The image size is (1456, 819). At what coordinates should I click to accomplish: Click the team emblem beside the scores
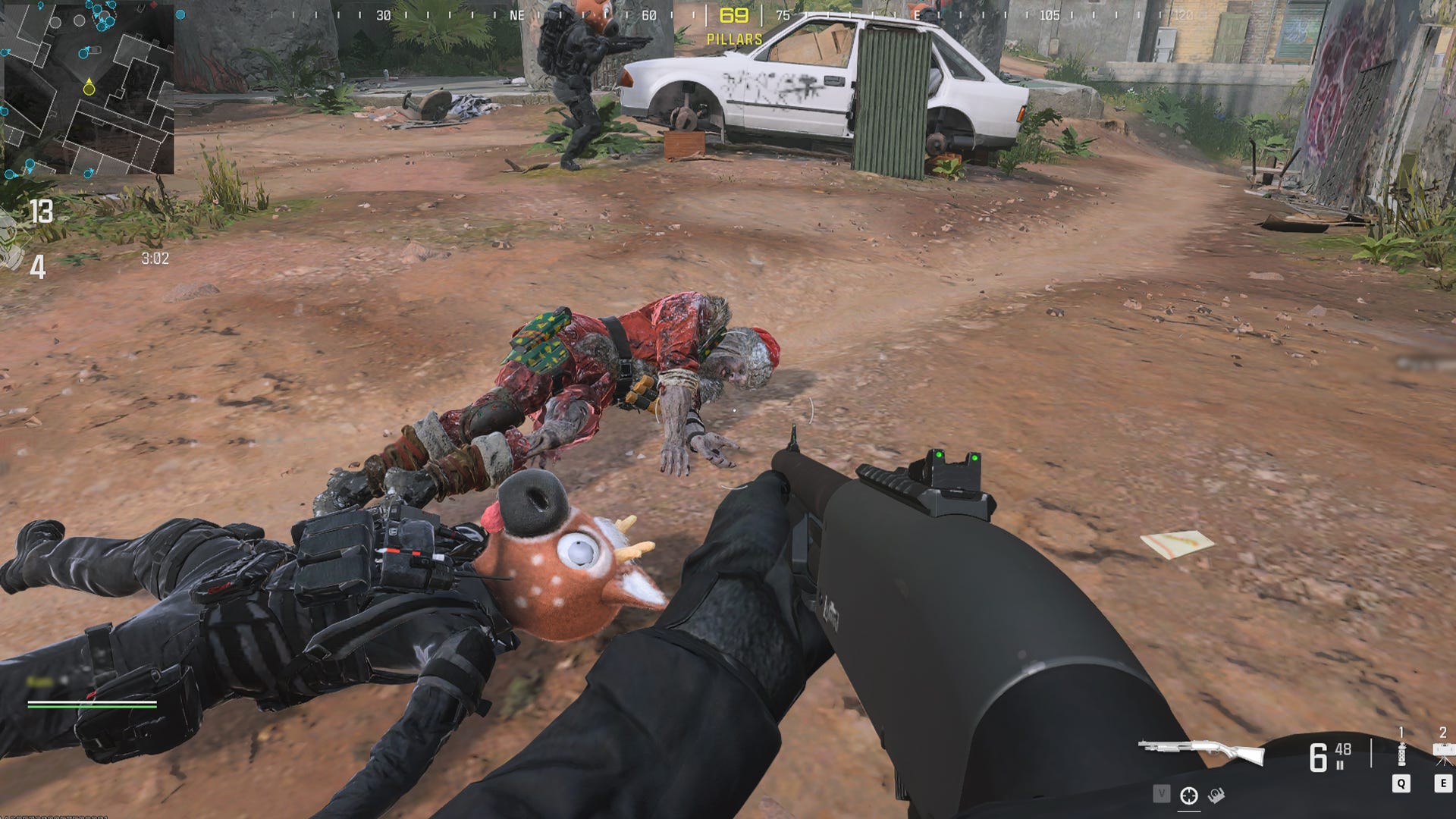pos(11,243)
